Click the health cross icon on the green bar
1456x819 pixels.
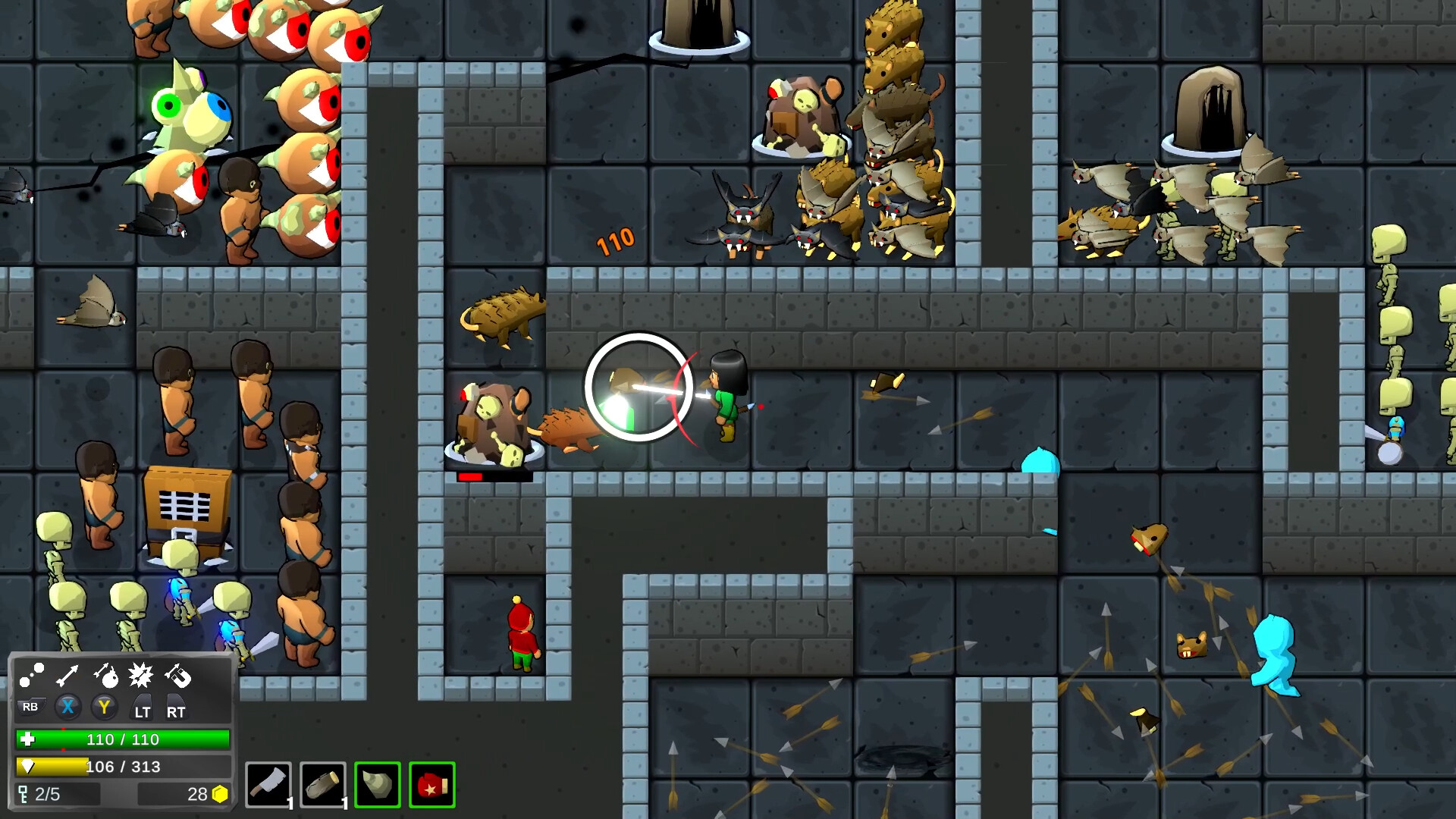coord(28,739)
